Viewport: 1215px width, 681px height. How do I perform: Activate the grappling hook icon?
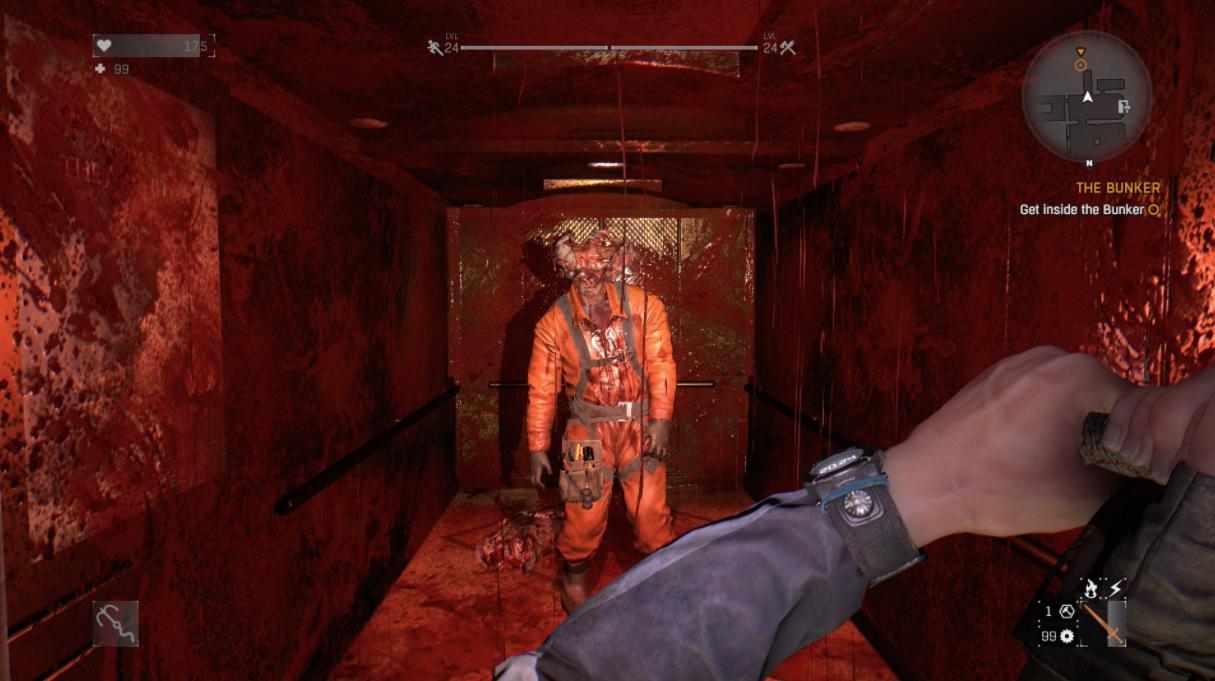click(x=116, y=623)
